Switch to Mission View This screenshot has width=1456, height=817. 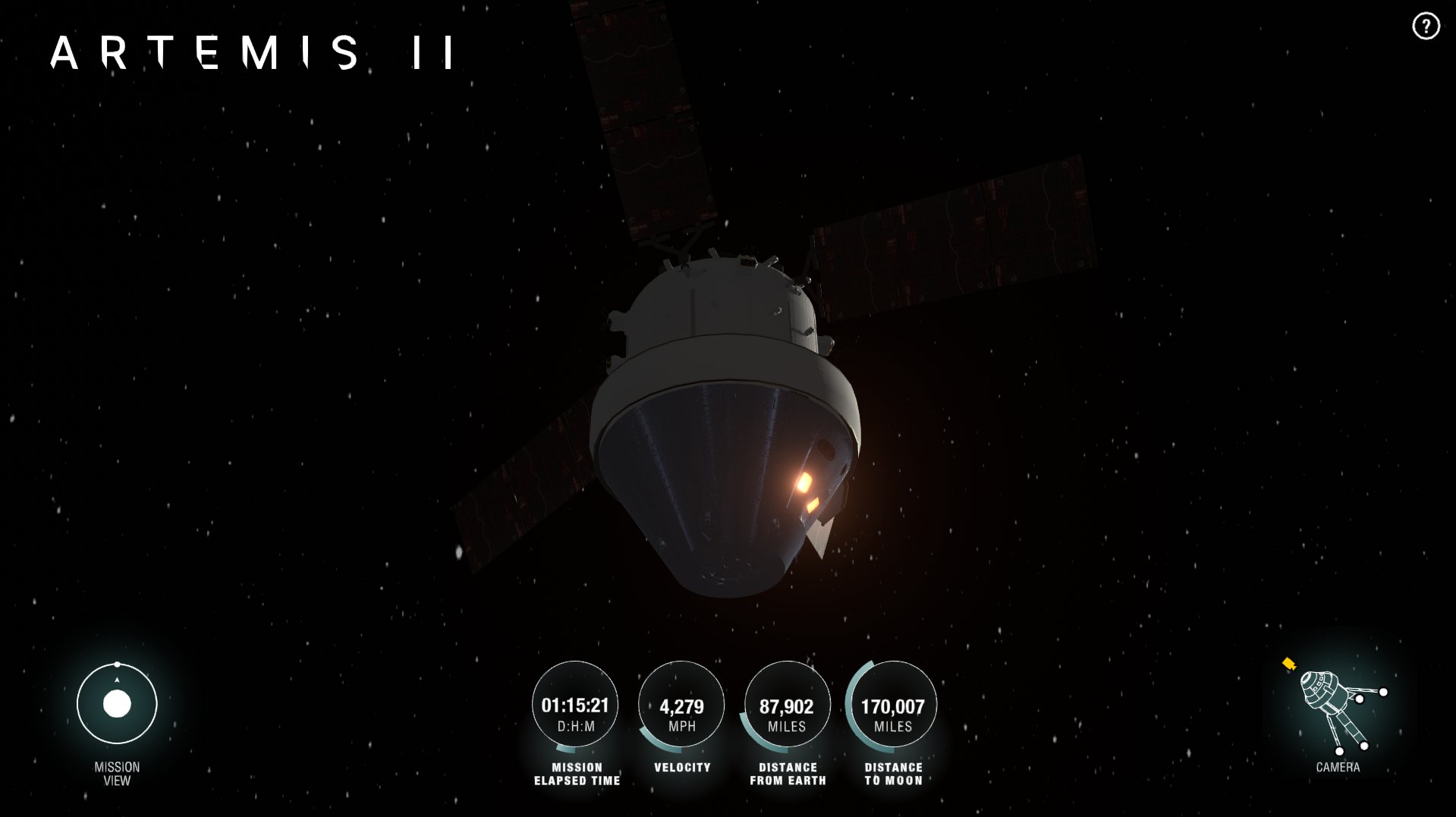click(x=117, y=704)
